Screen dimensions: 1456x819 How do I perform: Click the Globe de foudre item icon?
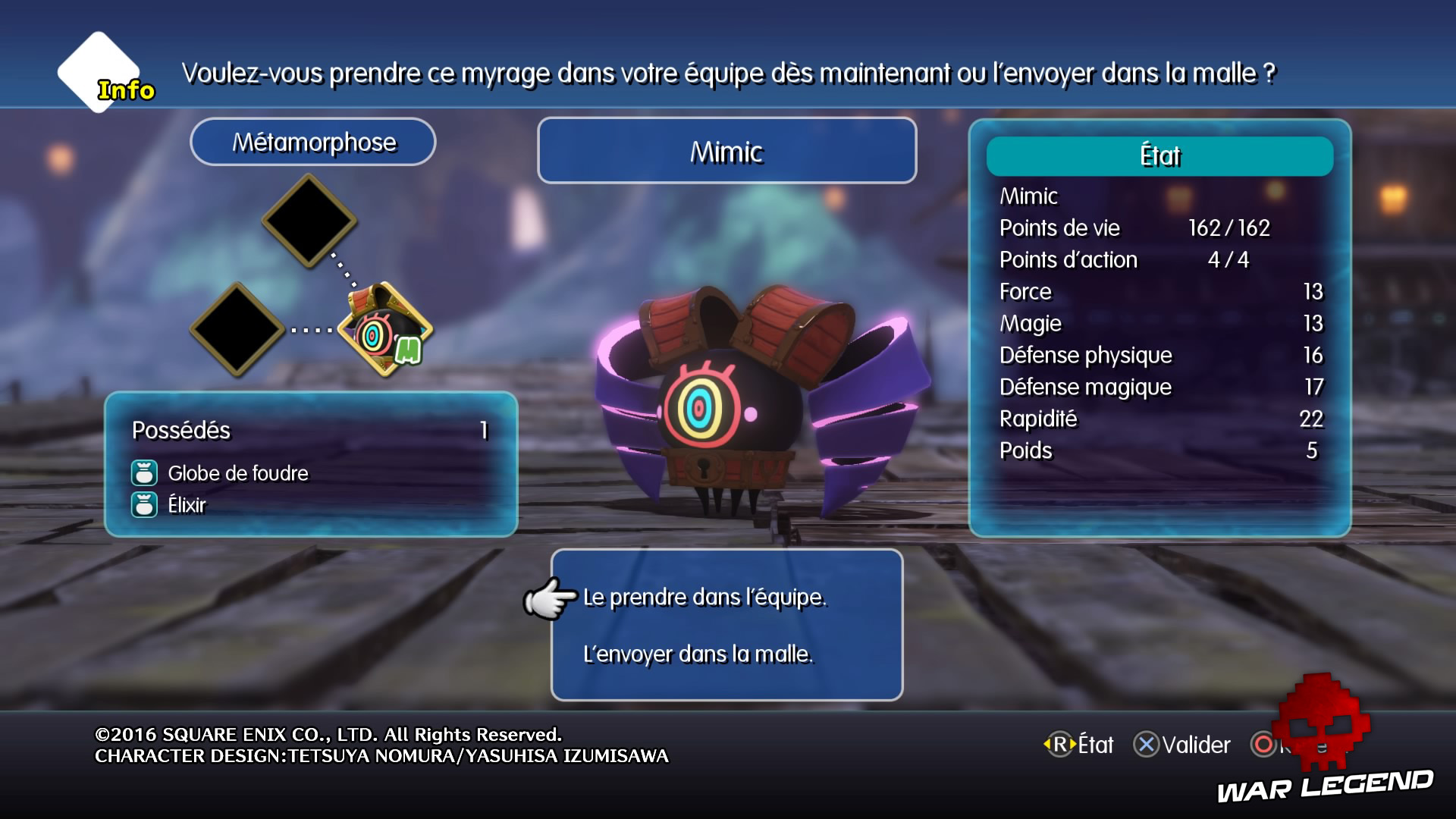144,473
